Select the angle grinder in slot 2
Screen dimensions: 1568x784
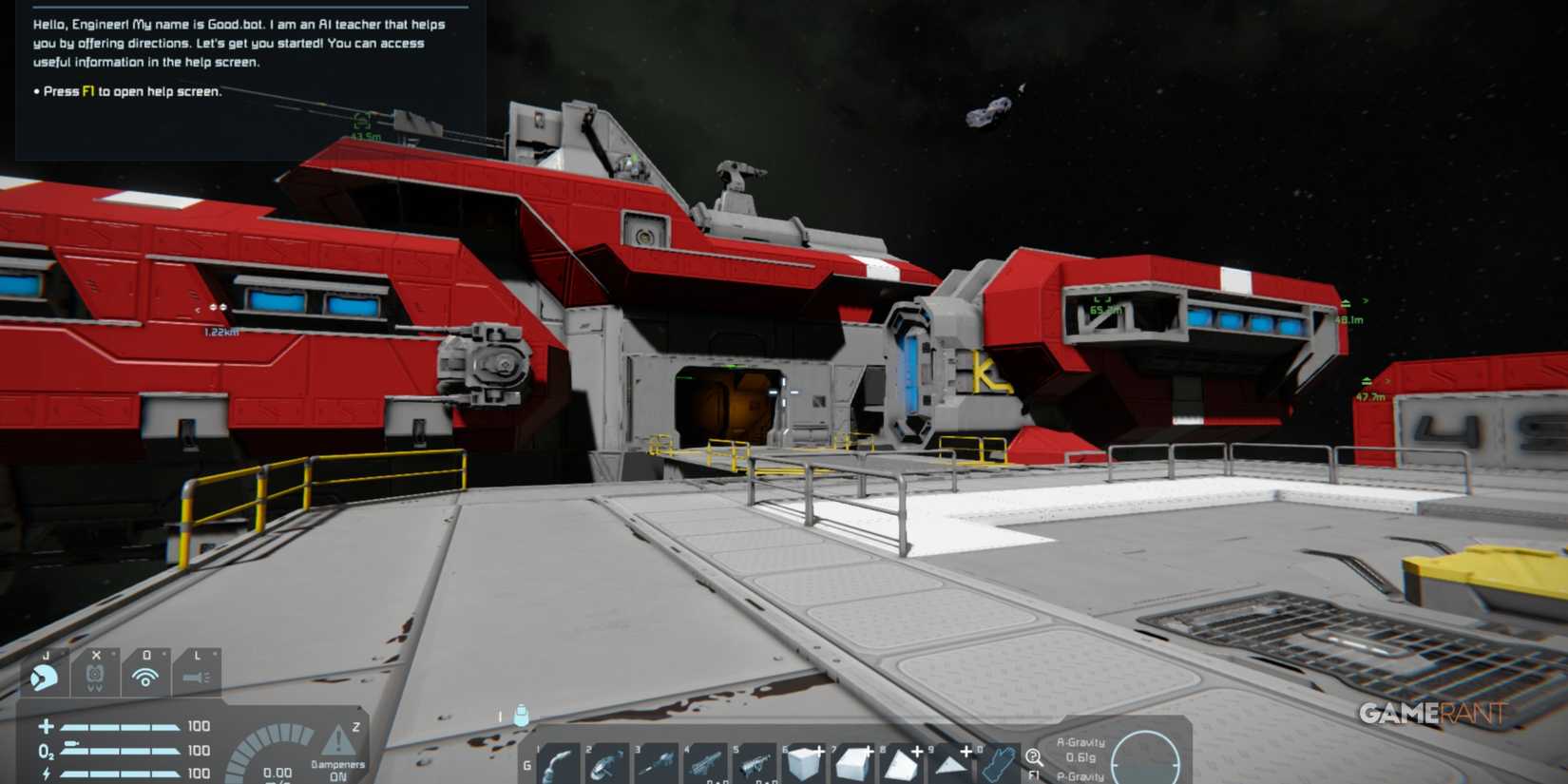605,763
